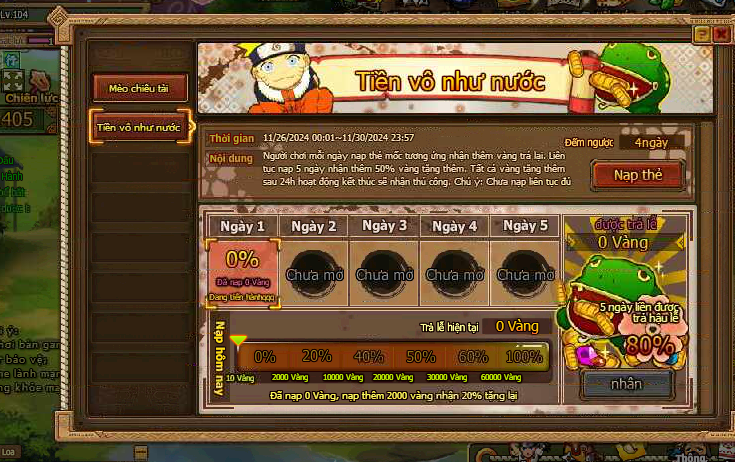735x462 pixels.
Task: Select the Ngày 4 locked slot
Action: [454, 273]
